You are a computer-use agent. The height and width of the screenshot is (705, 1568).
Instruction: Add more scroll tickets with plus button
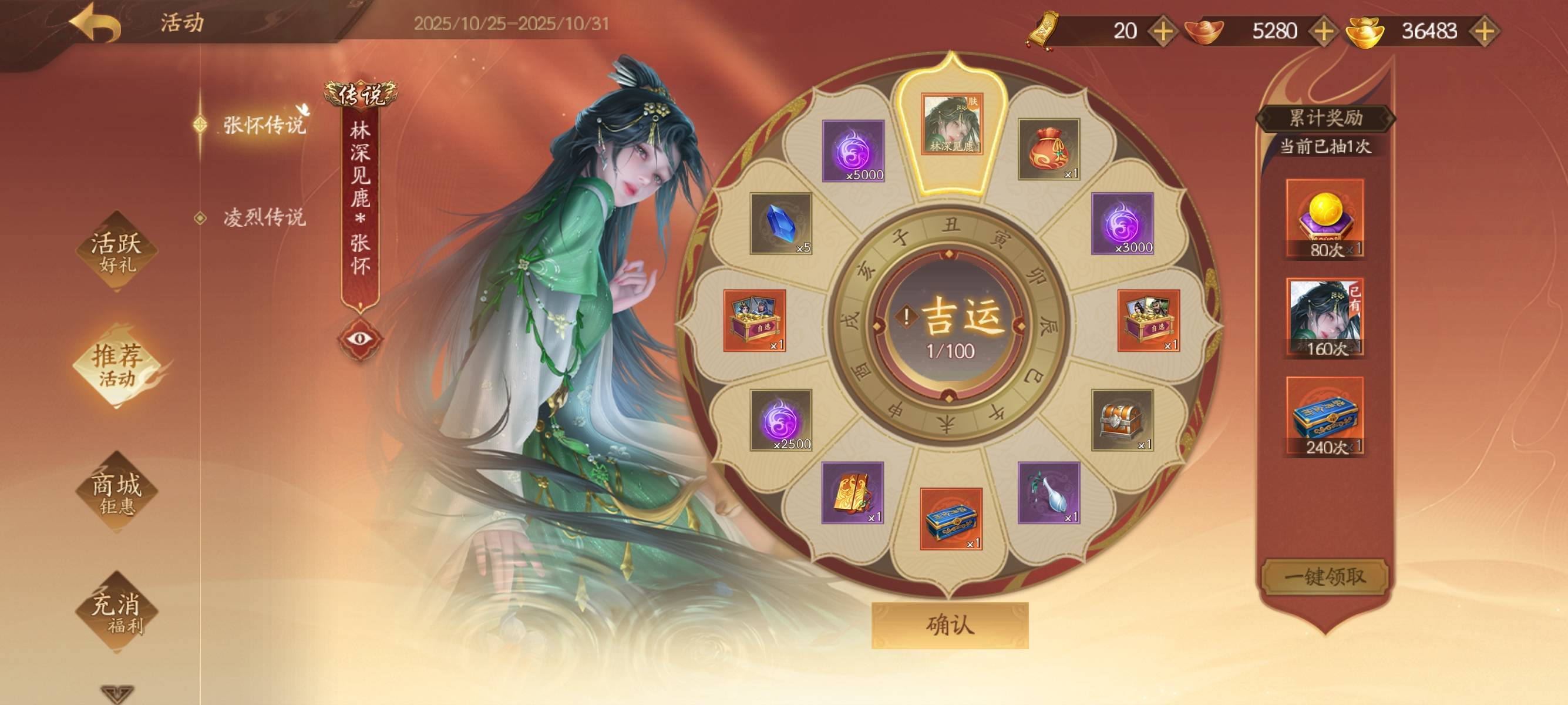point(1163,31)
